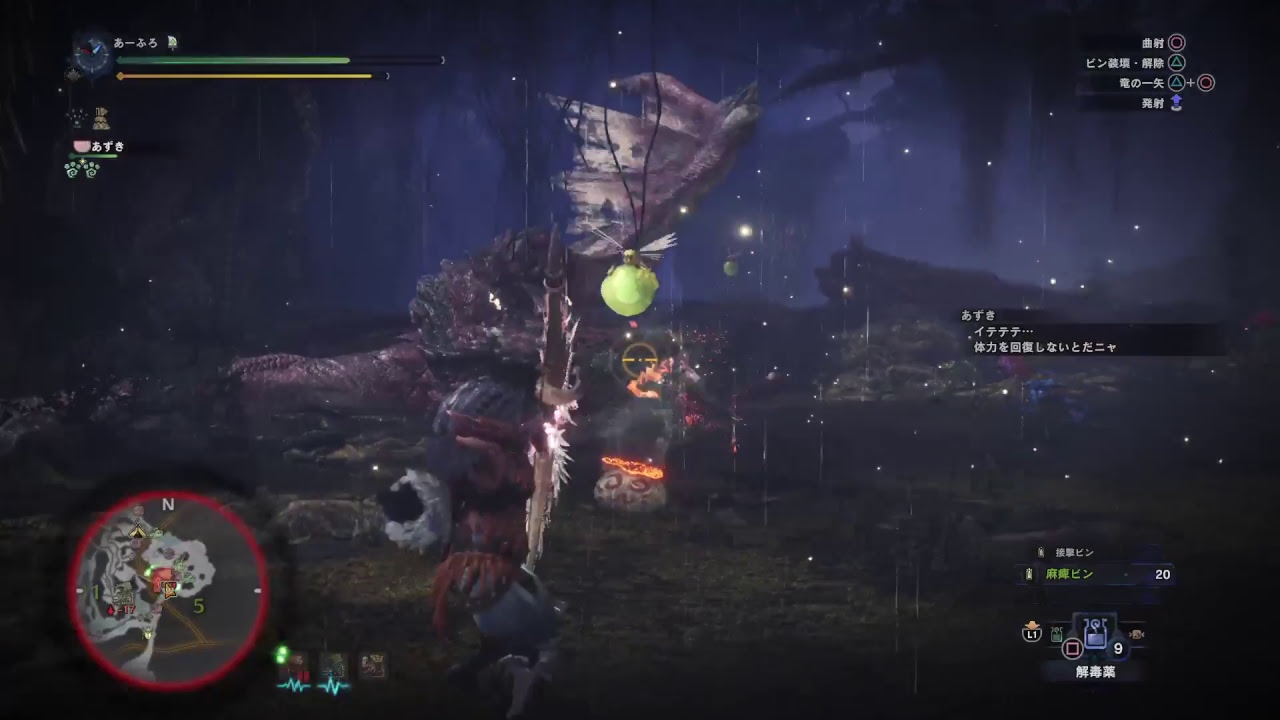
Task: Click the second monster tracker icon
Action: [334, 666]
